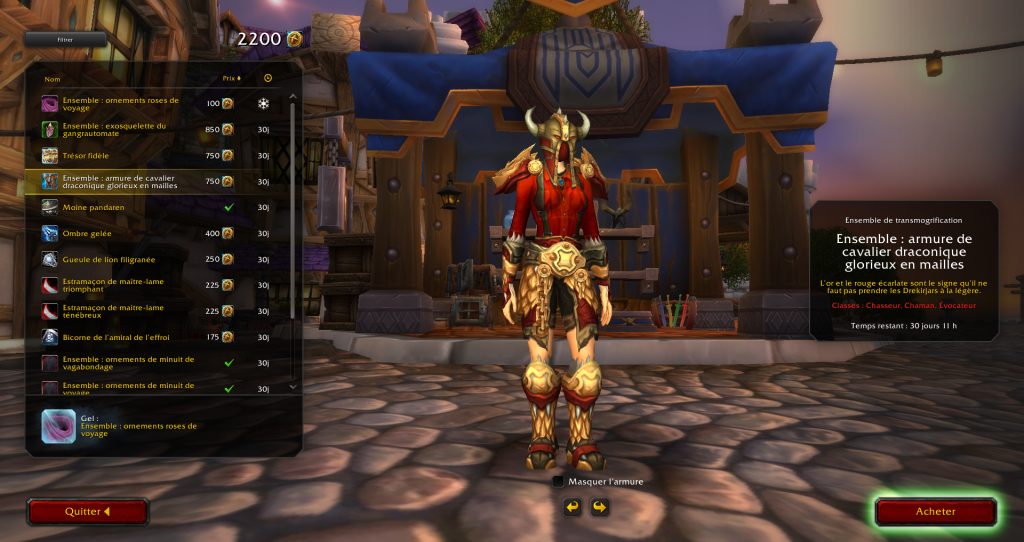Open the Filtrer filter button
The width and height of the screenshot is (1024, 542).
65,40
